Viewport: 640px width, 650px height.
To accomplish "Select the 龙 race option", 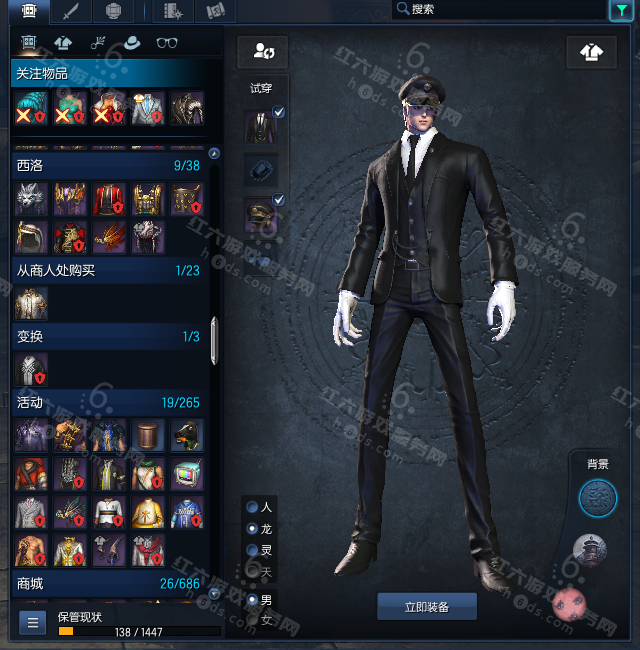I will [252, 528].
